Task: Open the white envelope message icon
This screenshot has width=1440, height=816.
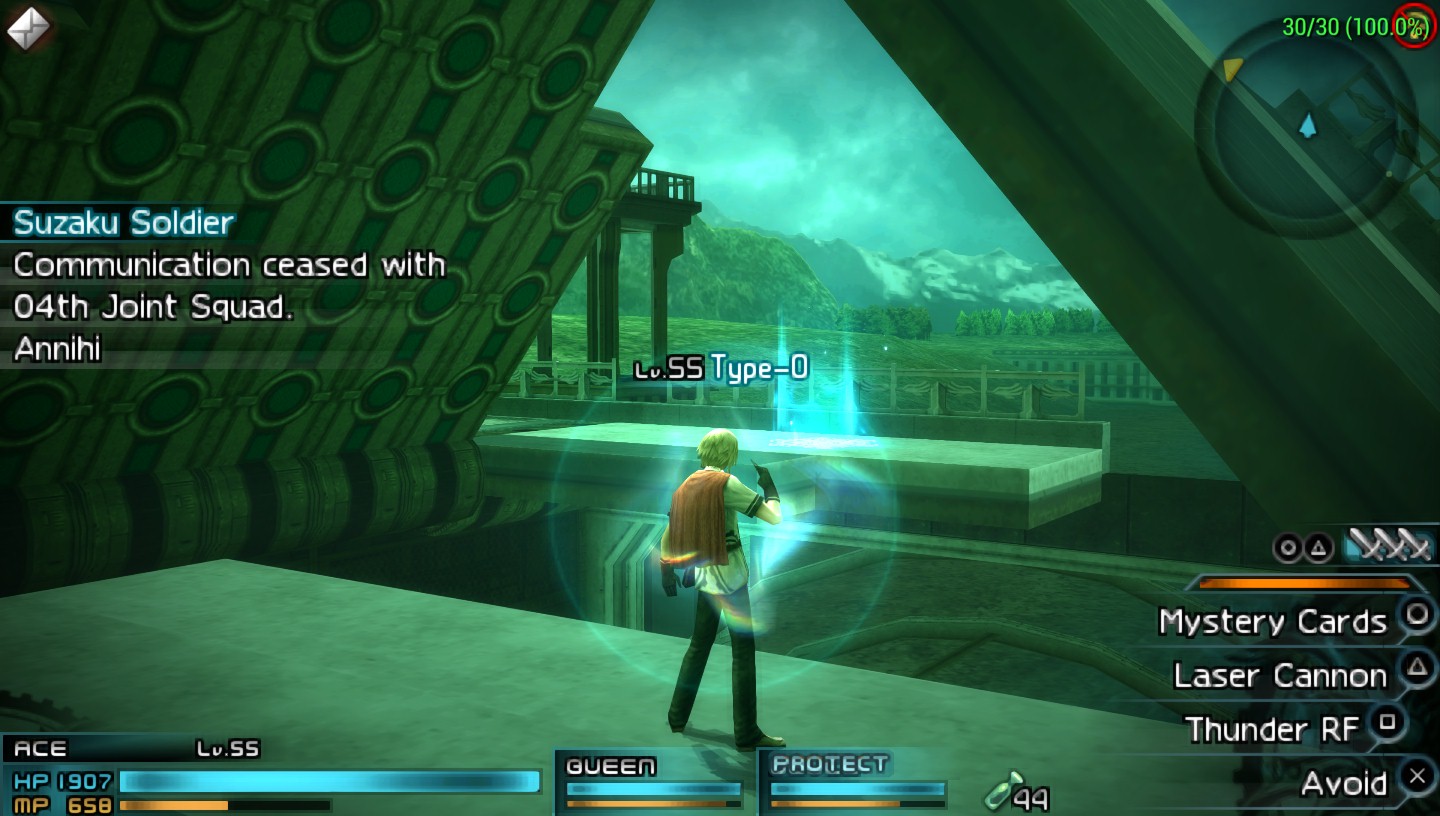Action: (27, 28)
